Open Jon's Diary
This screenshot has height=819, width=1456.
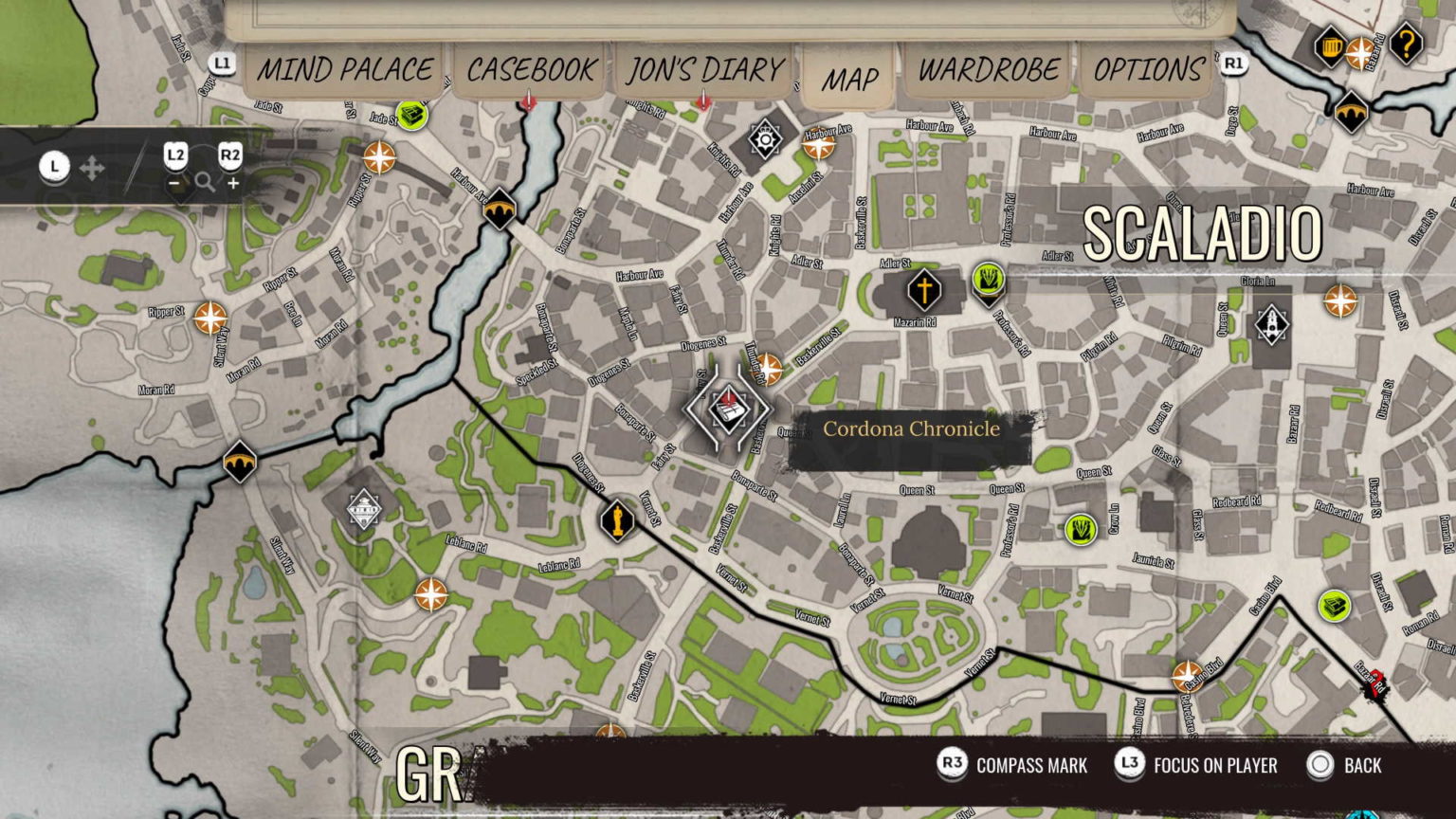coord(705,70)
